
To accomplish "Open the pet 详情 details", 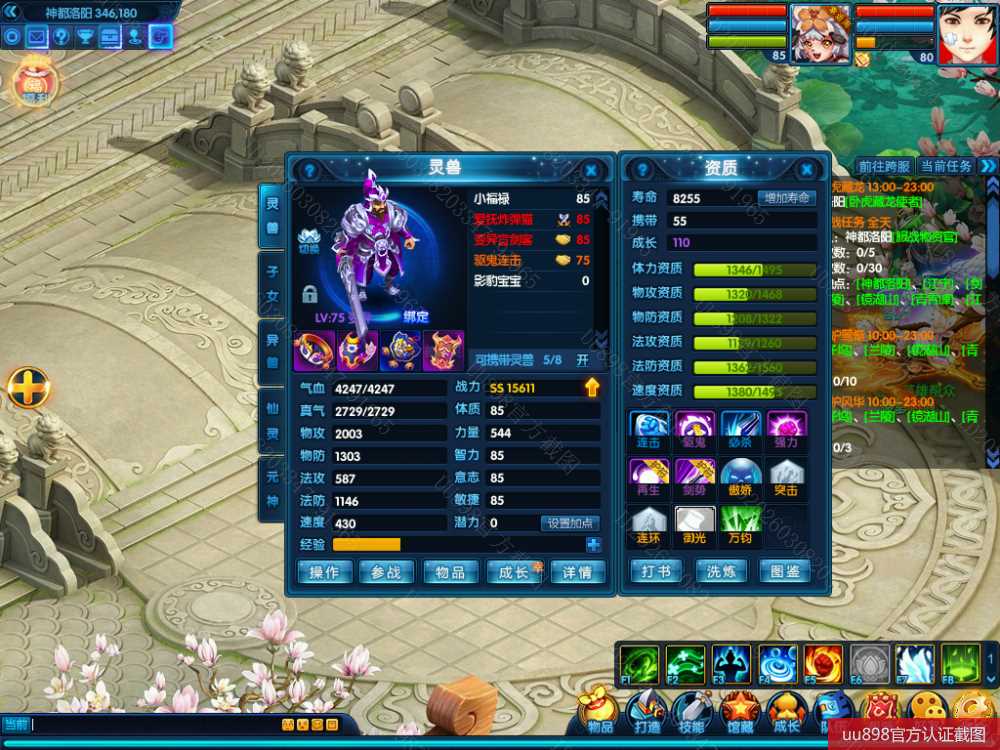I will [x=577, y=572].
